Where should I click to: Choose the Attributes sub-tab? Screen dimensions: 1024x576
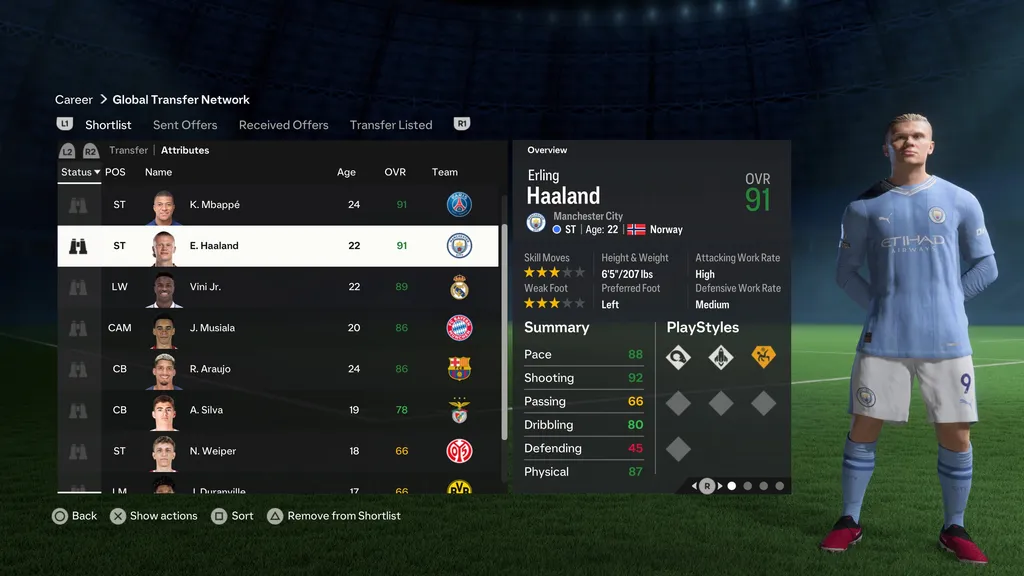tap(185, 150)
